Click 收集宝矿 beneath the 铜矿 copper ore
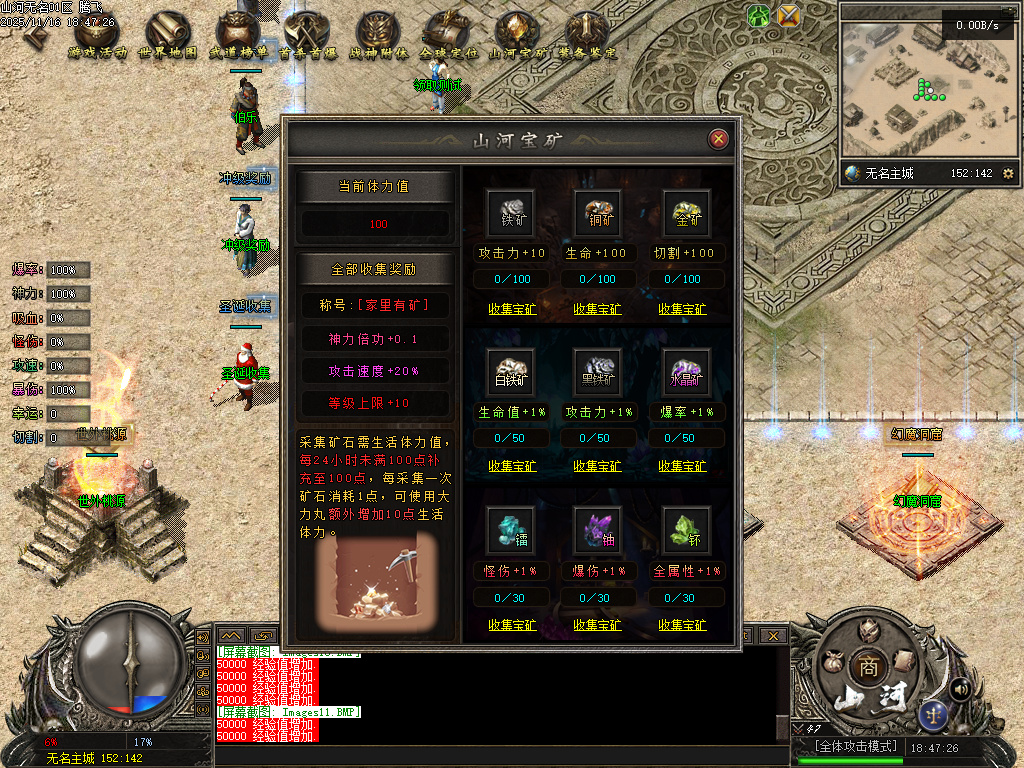Viewport: 1024px width, 768px height. pos(597,309)
